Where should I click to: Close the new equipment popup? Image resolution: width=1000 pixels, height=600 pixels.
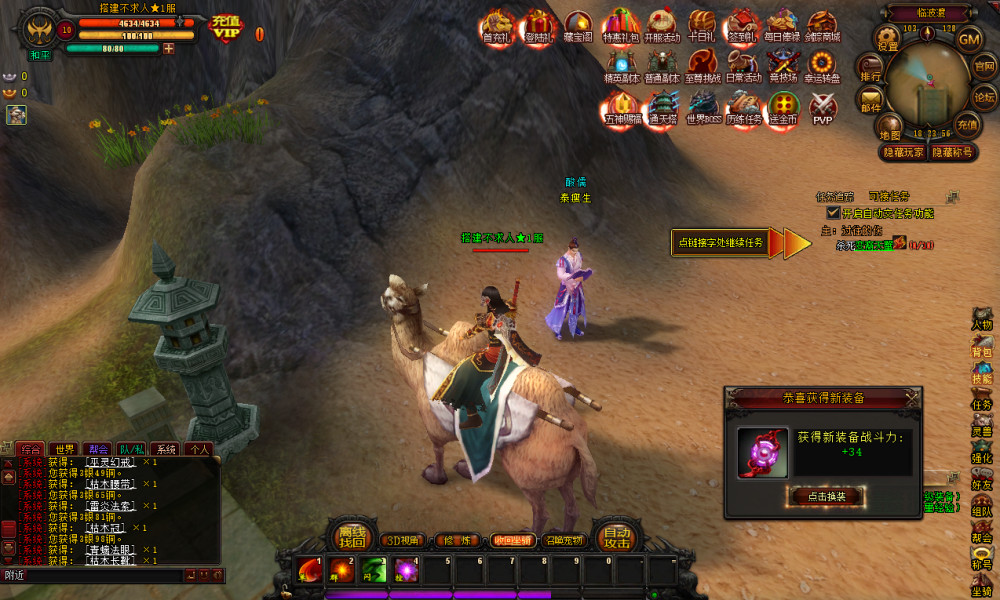coord(911,397)
